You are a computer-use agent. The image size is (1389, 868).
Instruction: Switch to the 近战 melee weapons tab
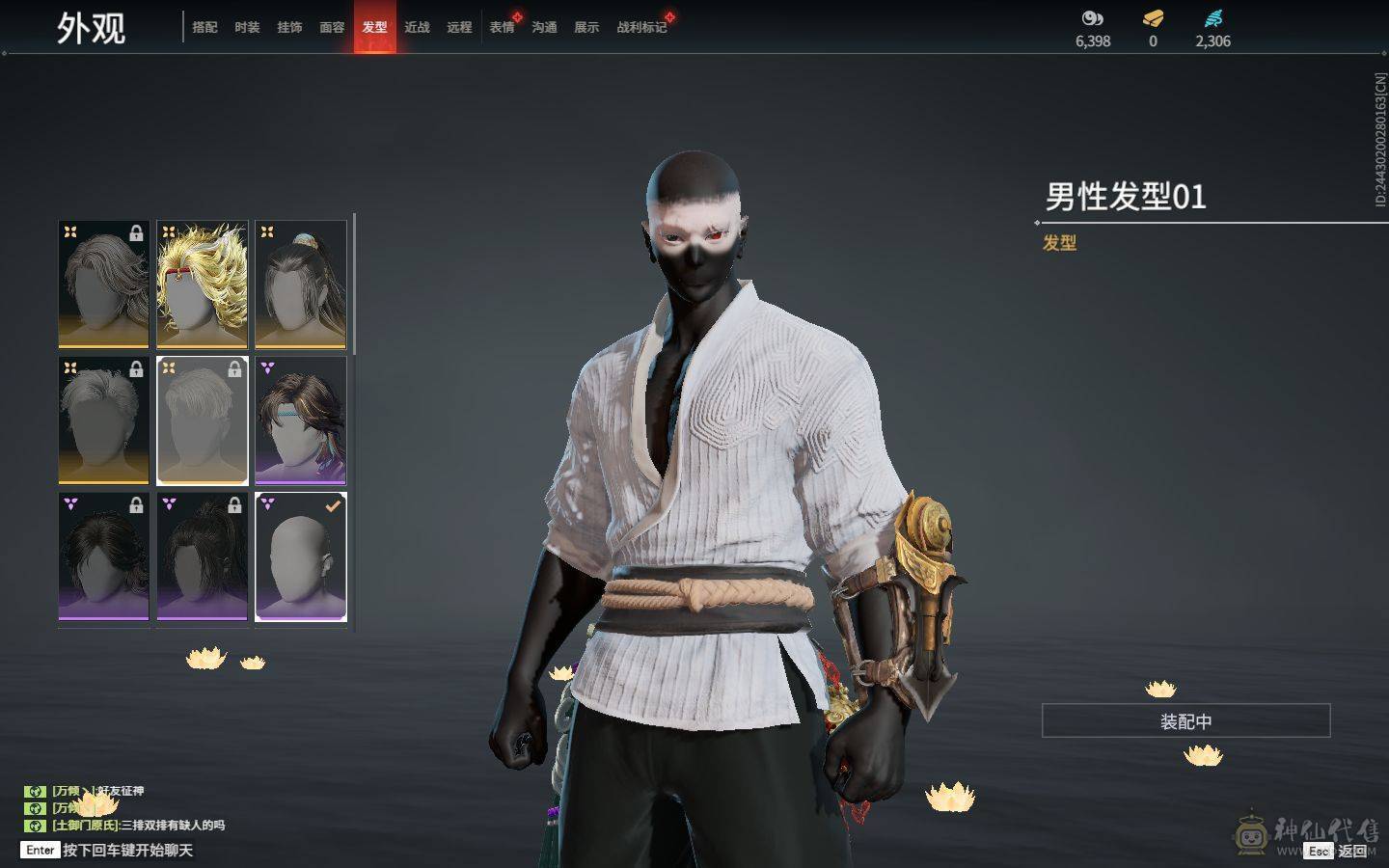pyautogui.click(x=416, y=28)
